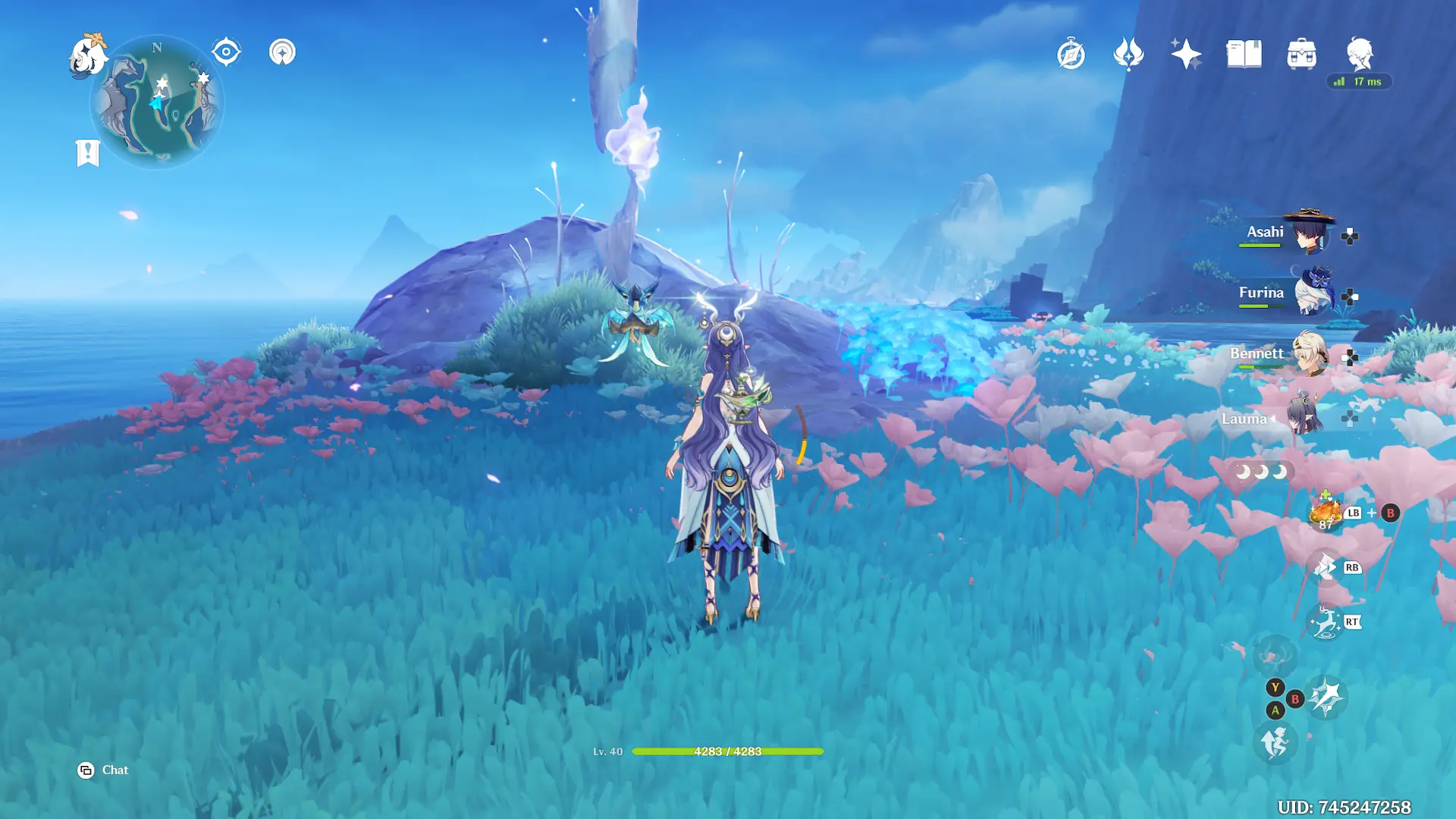The height and width of the screenshot is (819, 1456).
Task: Click the signal beacon icon beside minimap
Action: point(282,52)
